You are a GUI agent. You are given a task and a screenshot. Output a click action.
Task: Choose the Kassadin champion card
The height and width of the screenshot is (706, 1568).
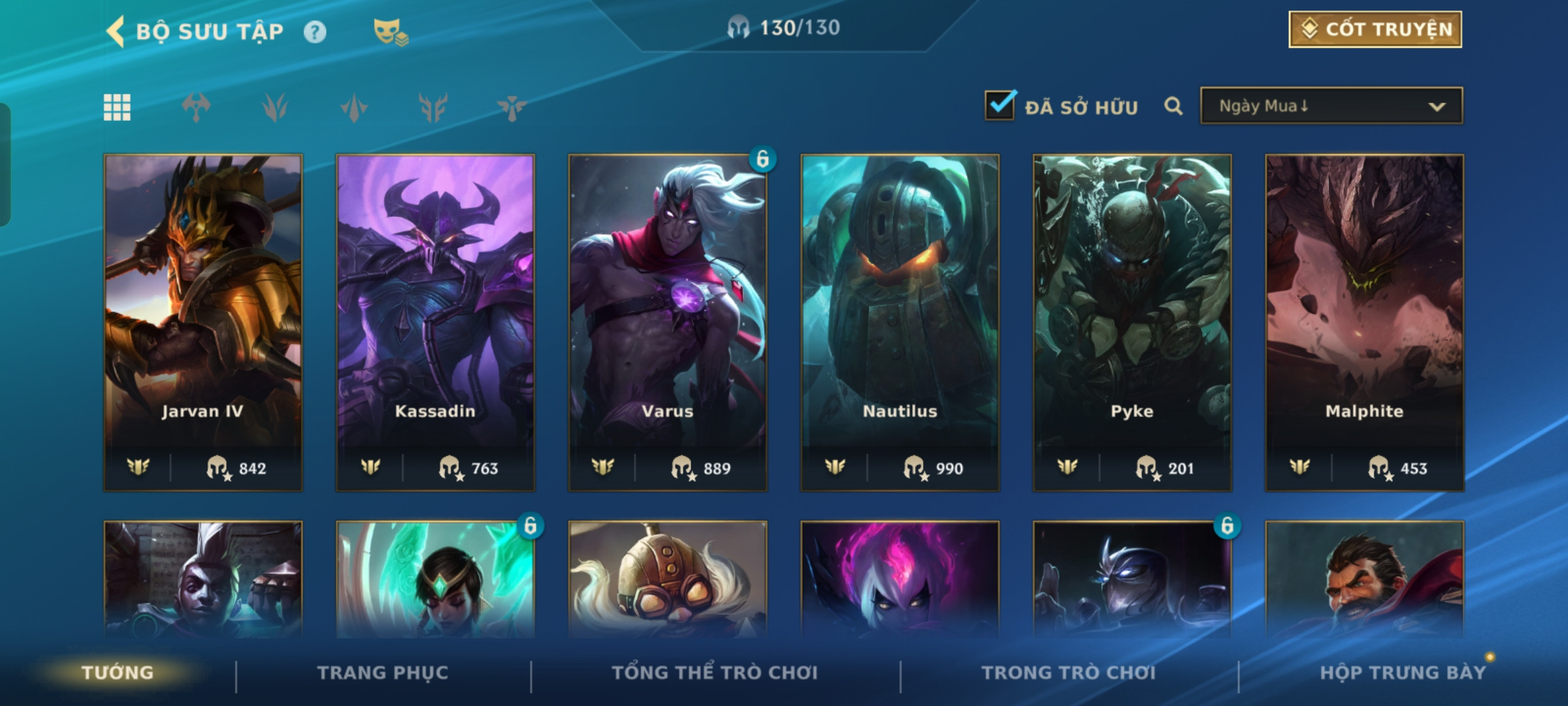click(x=435, y=322)
